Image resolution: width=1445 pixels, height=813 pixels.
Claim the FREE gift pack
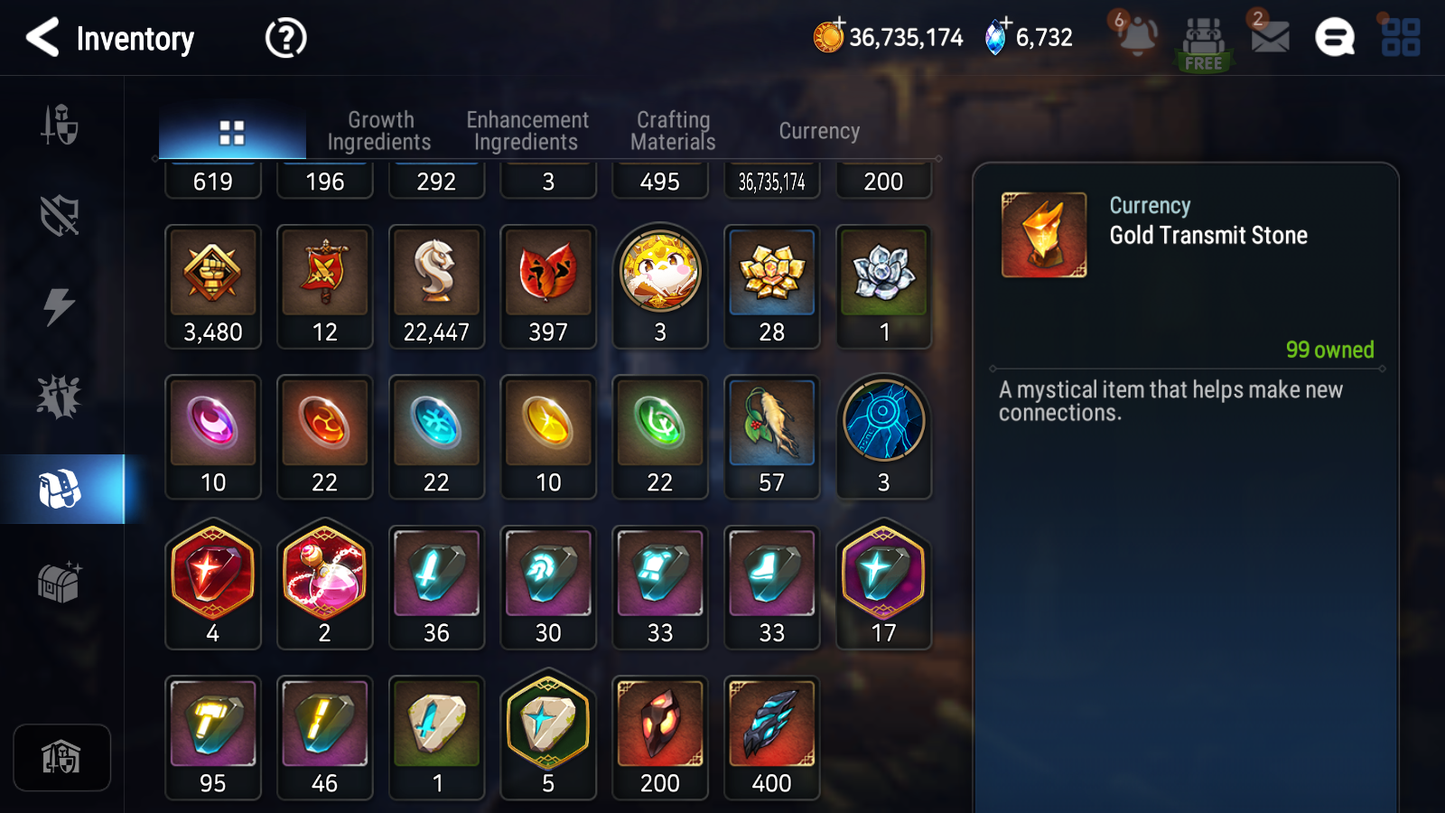(x=1203, y=42)
